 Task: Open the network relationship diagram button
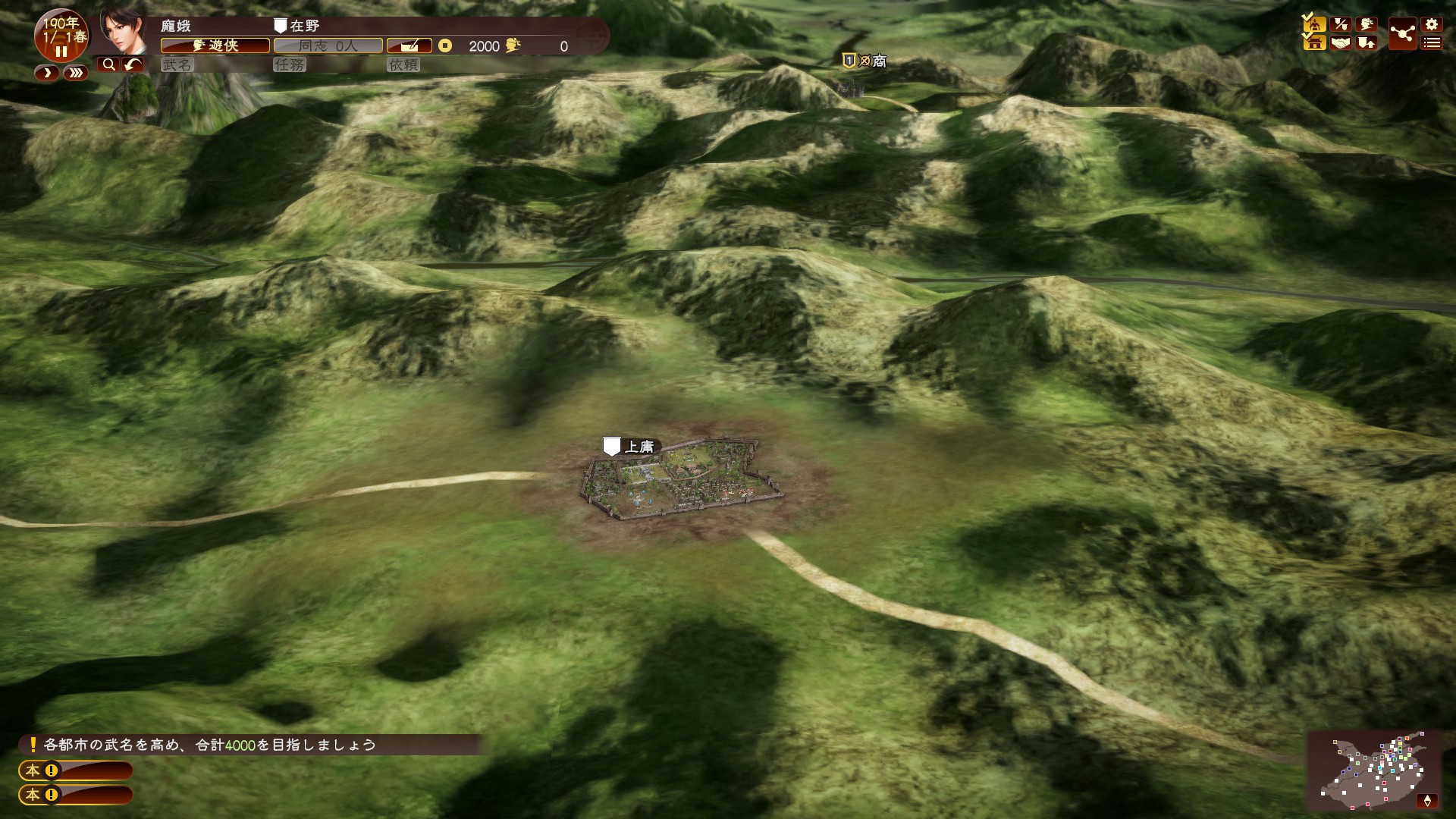(x=1402, y=33)
